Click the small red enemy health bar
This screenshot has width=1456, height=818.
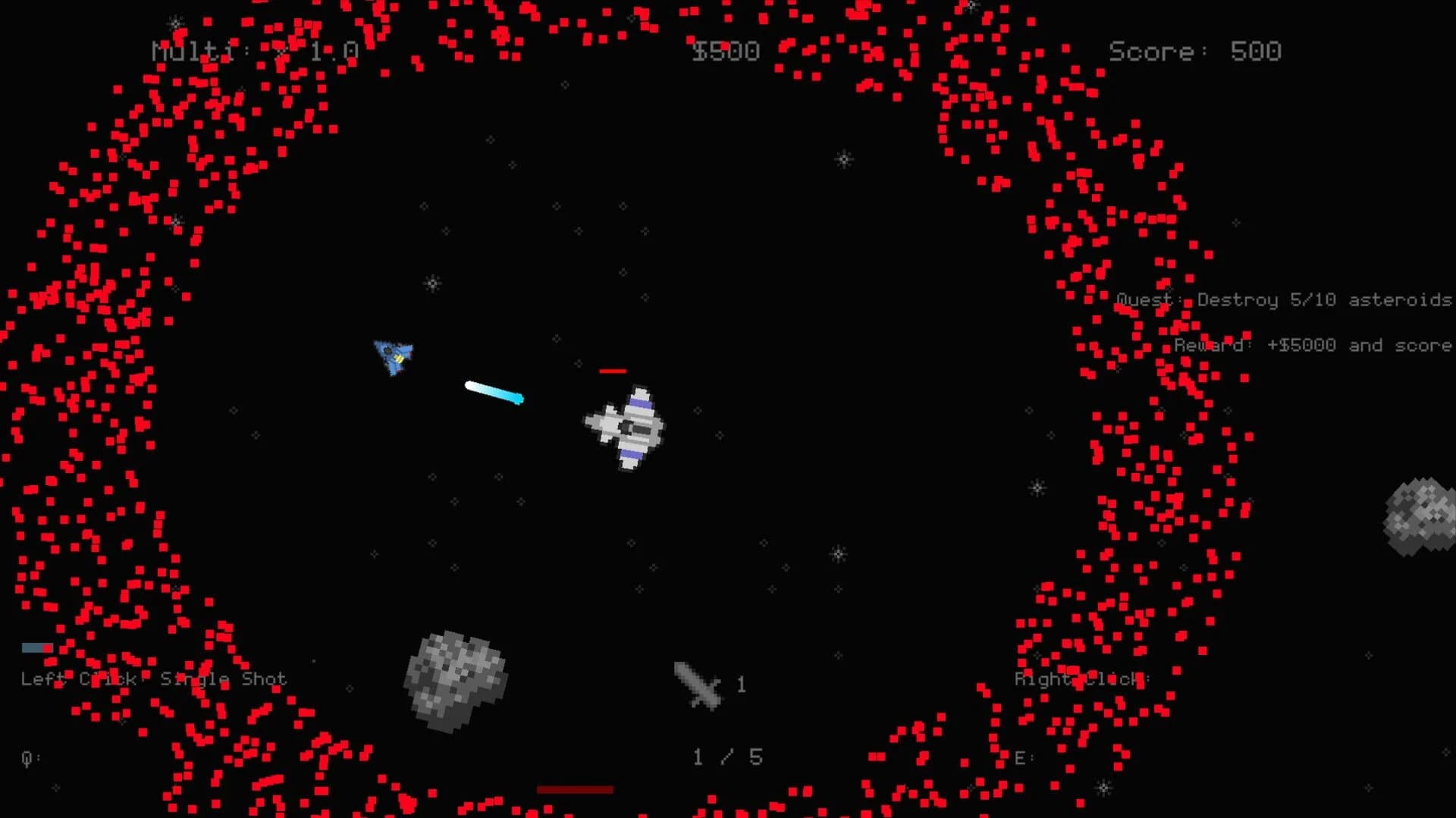coord(613,370)
